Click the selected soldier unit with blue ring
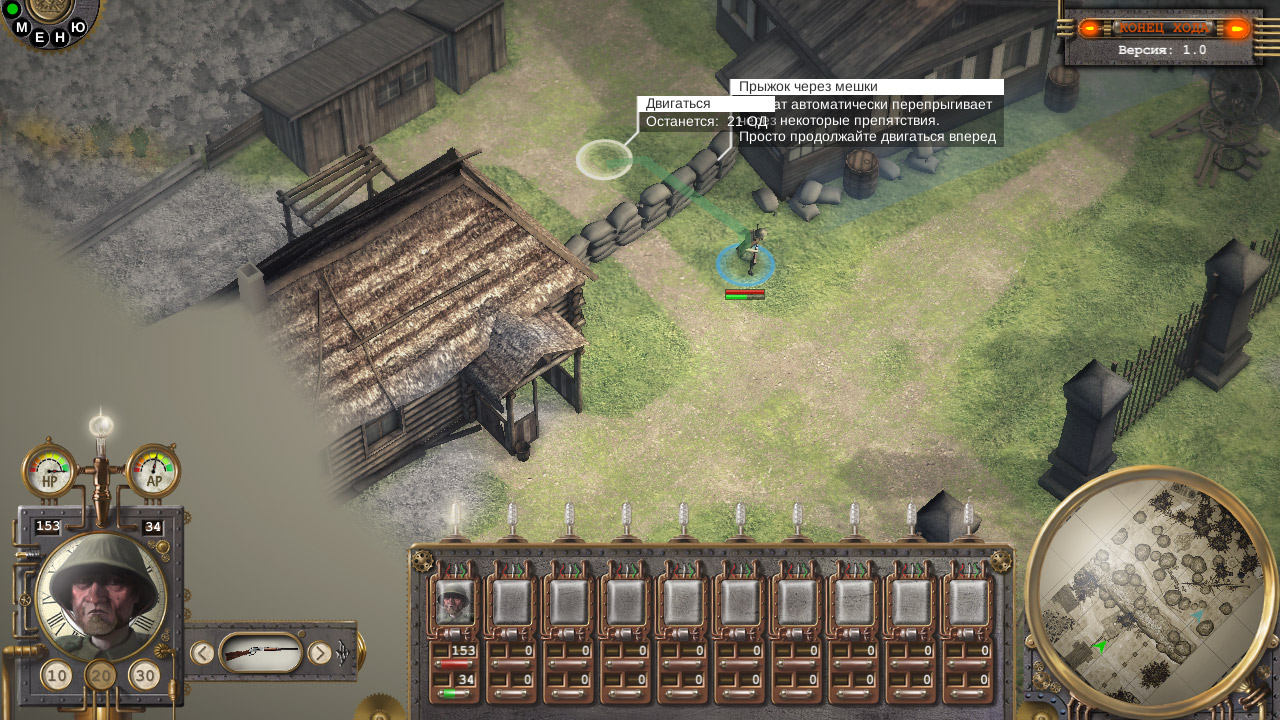 click(x=748, y=255)
